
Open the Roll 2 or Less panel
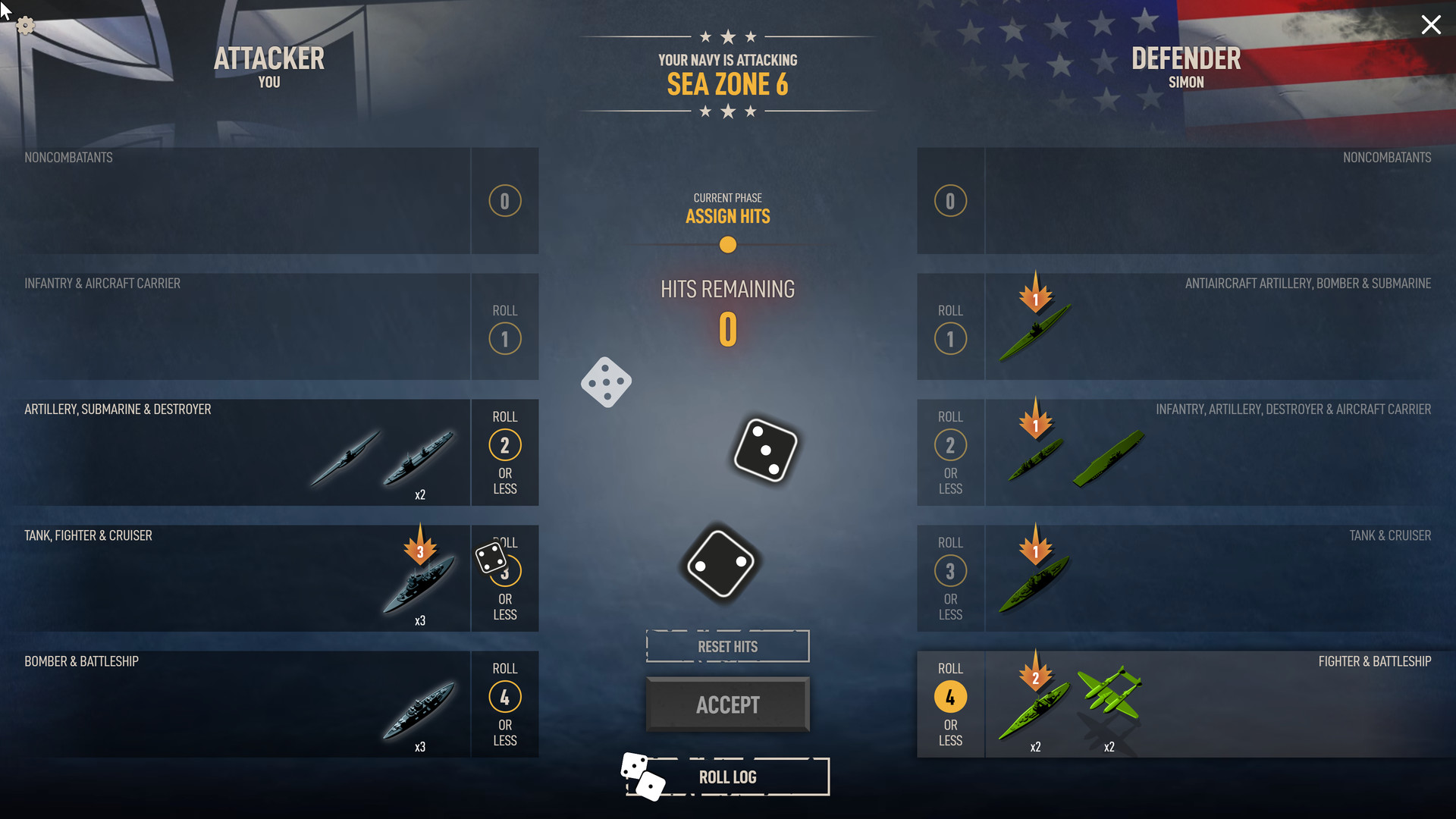tap(504, 445)
